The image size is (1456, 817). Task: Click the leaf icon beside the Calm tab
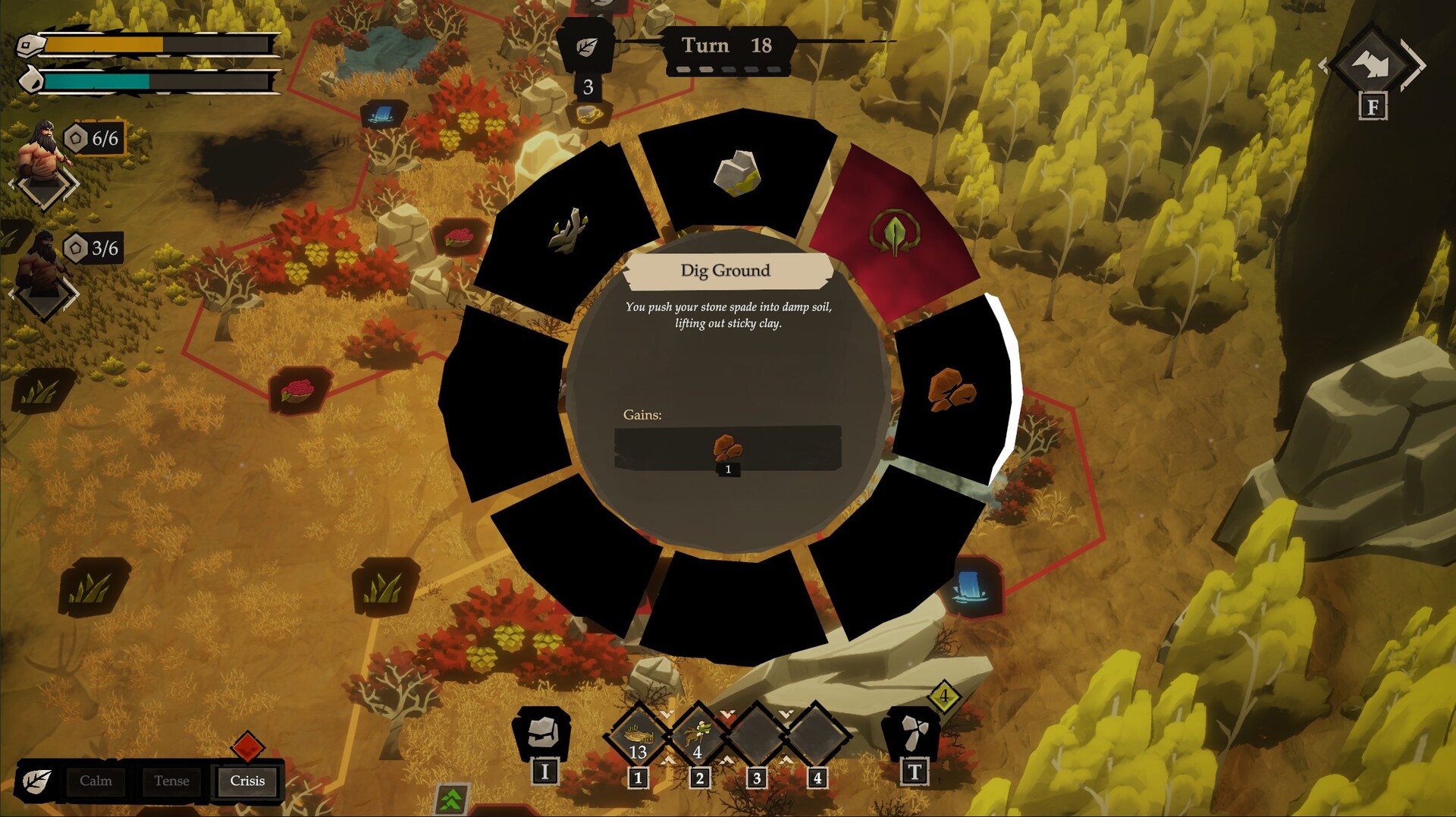[36, 781]
